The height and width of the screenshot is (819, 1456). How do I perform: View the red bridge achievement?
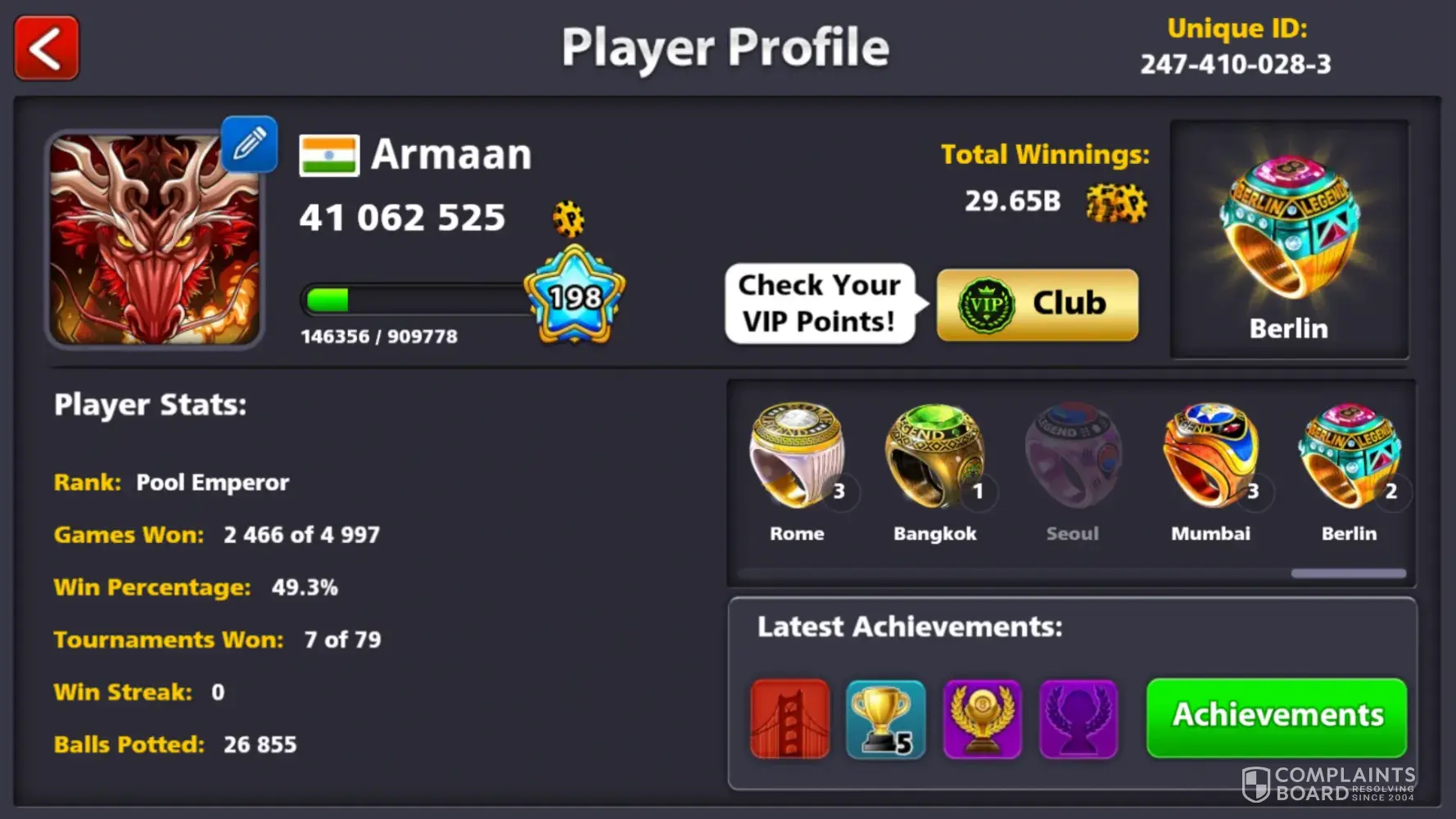coord(790,718)
